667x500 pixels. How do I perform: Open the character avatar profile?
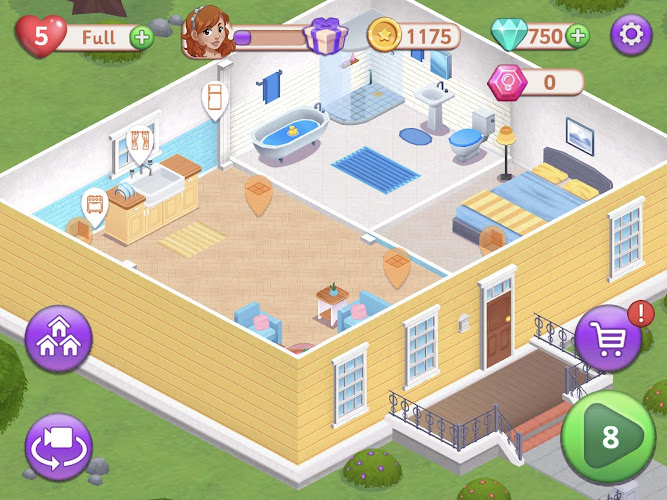[209, 37]
